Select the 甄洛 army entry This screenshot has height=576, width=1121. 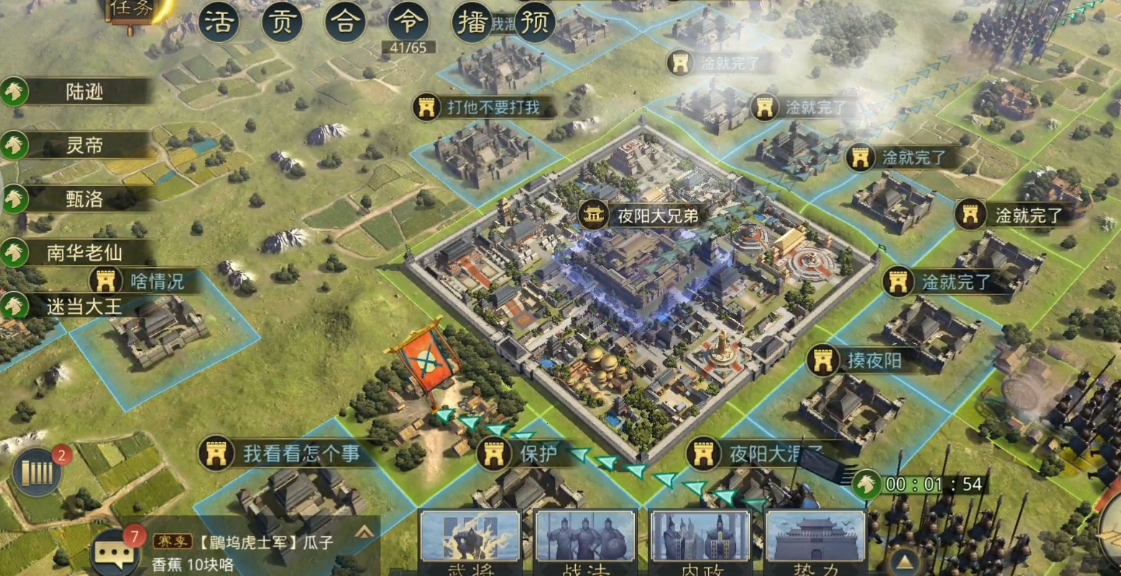[x=80, y=198]
